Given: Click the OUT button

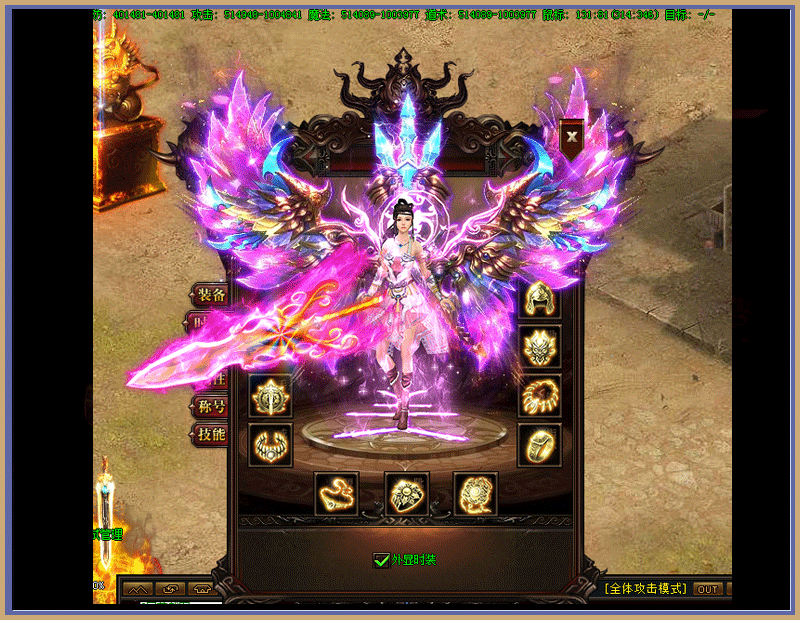Looking at the screenshot, I should coord(708,589).
